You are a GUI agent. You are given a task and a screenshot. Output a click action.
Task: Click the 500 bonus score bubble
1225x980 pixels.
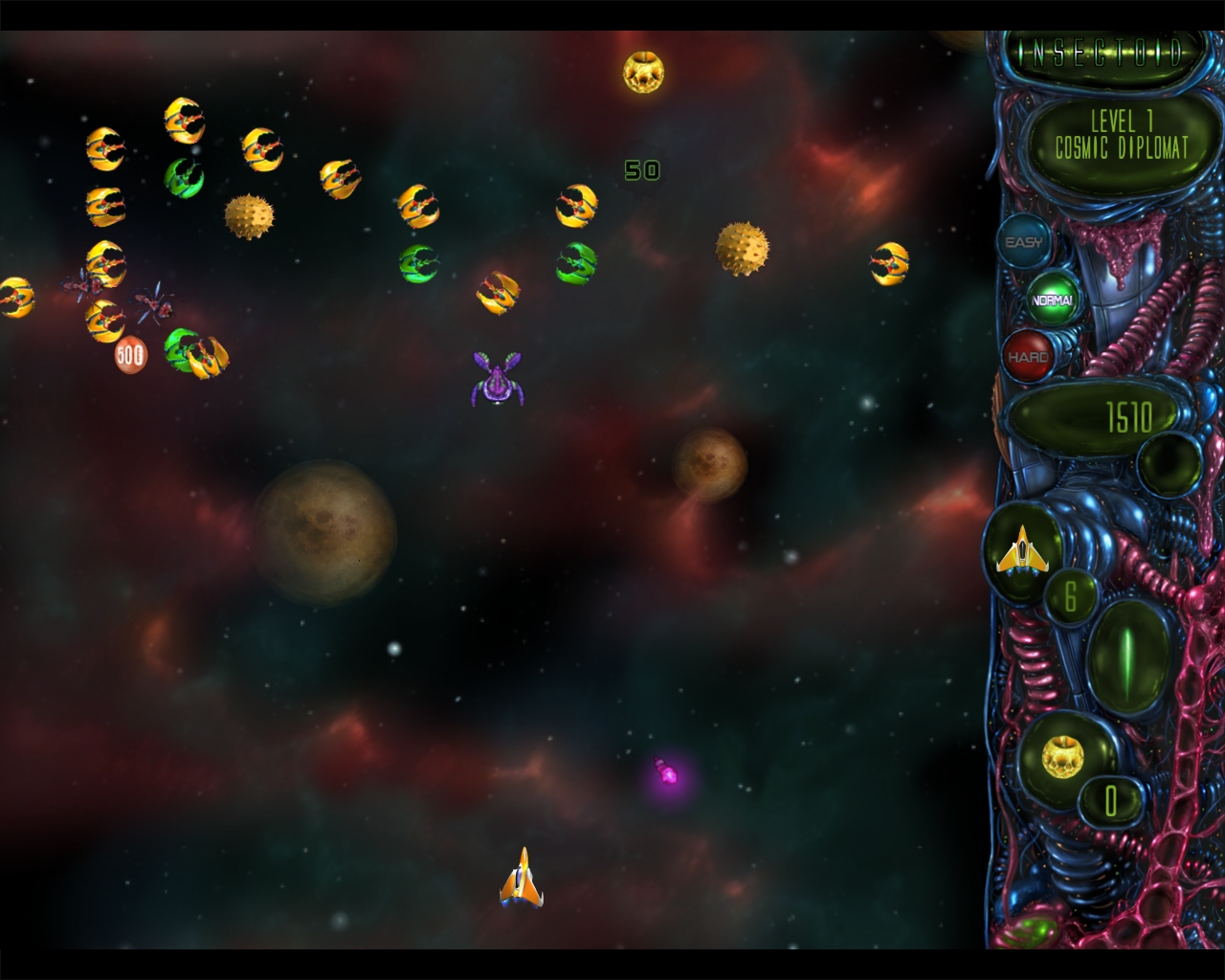[128, 353]
